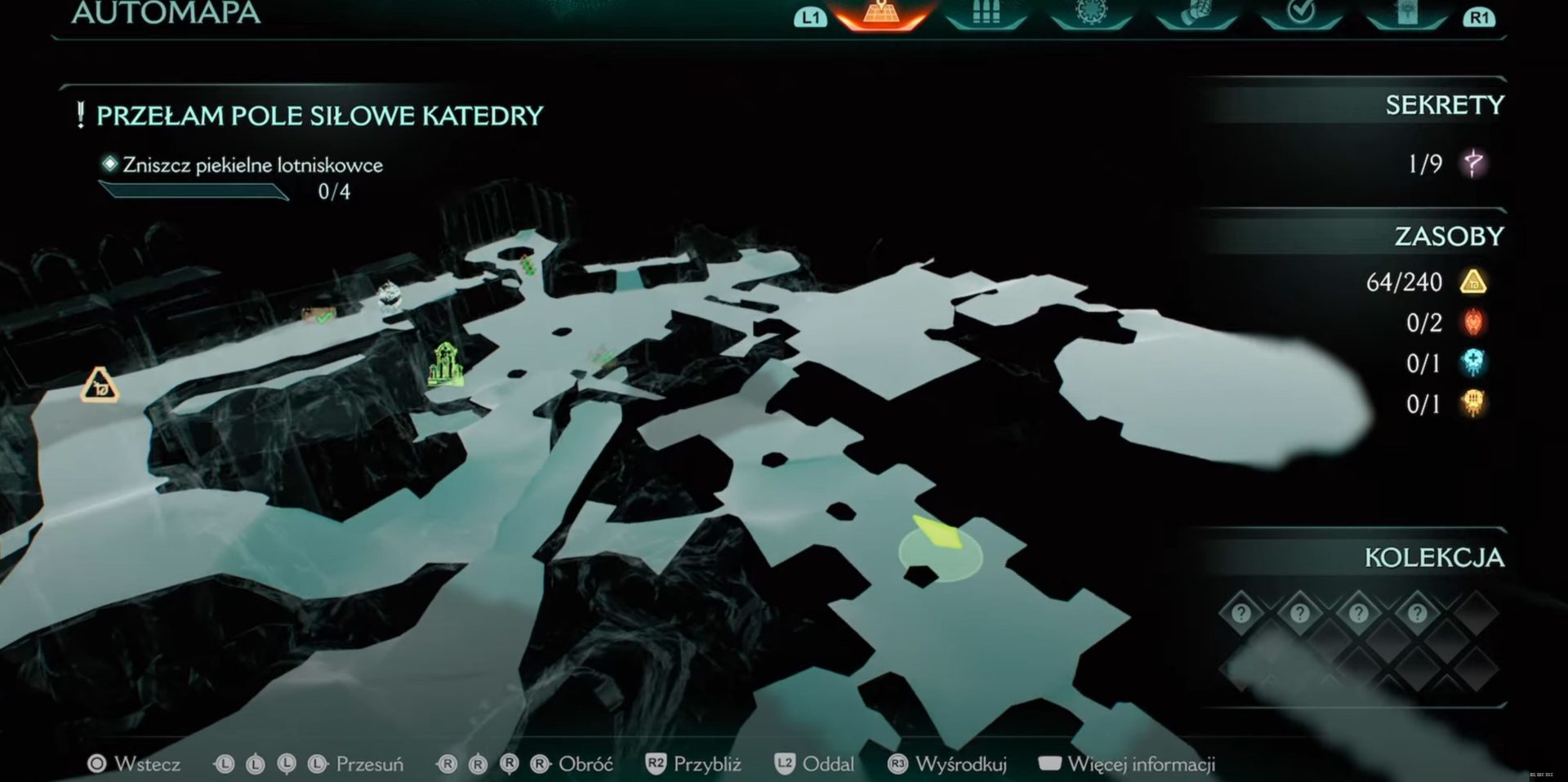Select the gold resource triangle icon
The width and height of the screenshot is (1568, 782).
pos(1473,282)
